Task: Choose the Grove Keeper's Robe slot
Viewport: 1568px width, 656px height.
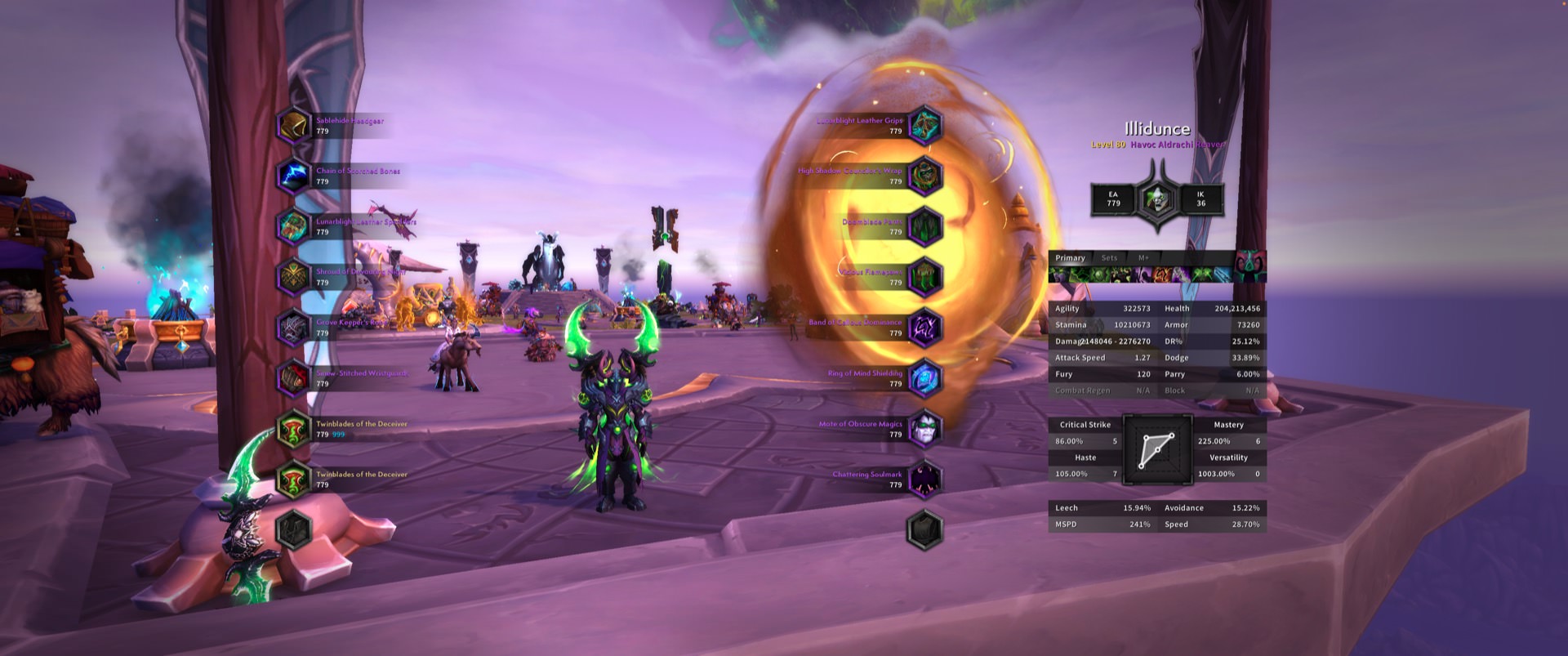Action: [x=294, y=328]
